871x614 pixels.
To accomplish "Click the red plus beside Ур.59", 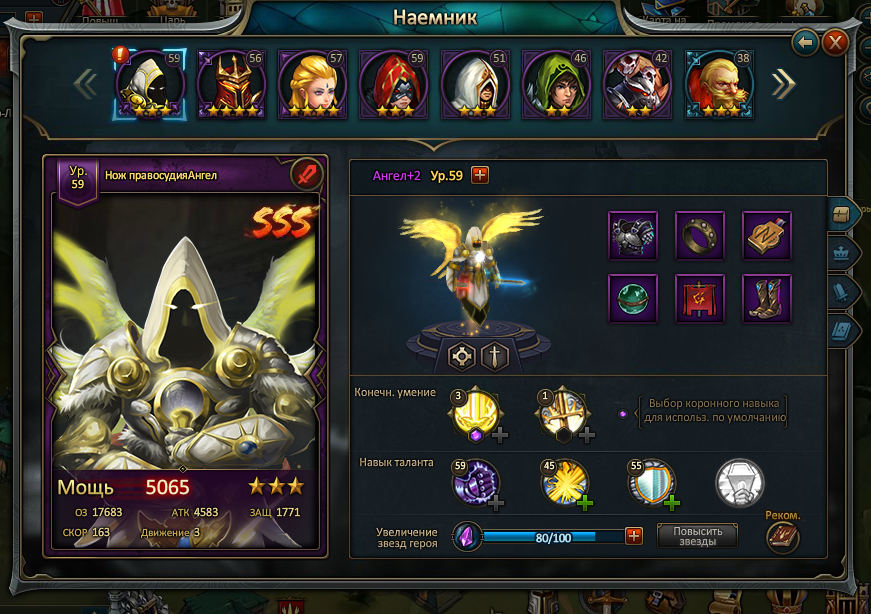I will click(x=480, y=176).
